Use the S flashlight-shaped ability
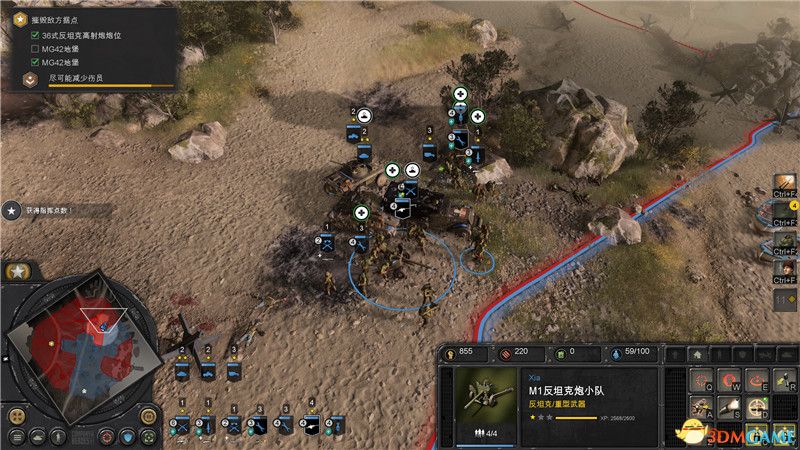 point(727,405)
